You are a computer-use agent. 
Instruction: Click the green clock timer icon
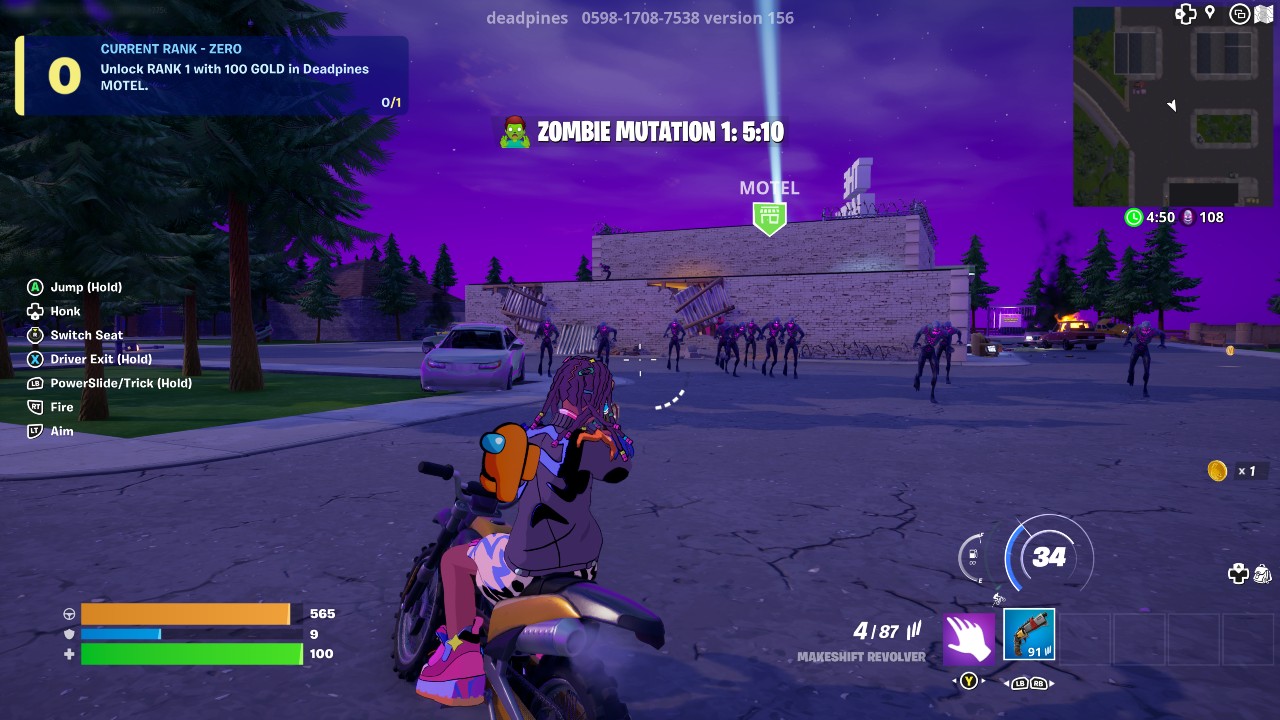1134,217
